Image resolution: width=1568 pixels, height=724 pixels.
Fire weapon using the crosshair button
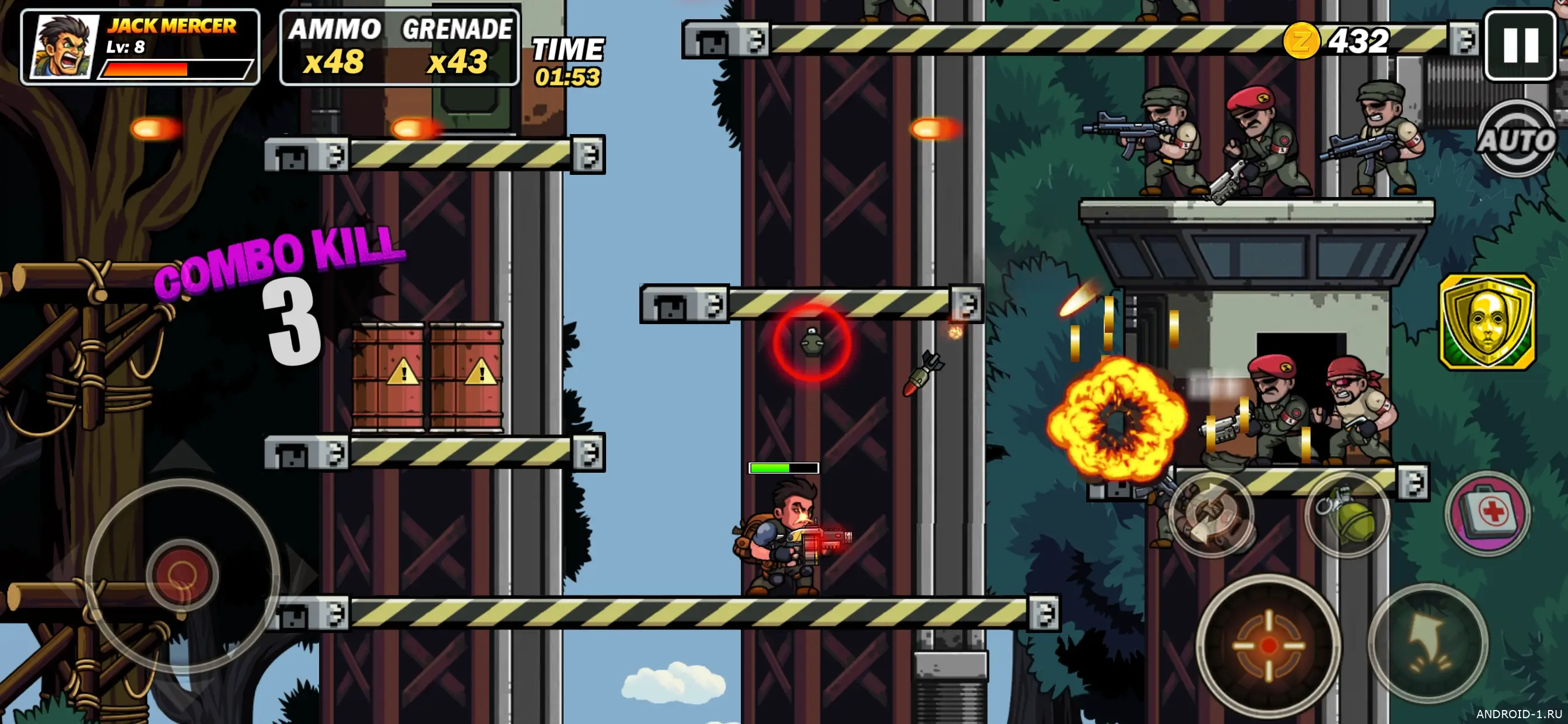[1269, 644]
